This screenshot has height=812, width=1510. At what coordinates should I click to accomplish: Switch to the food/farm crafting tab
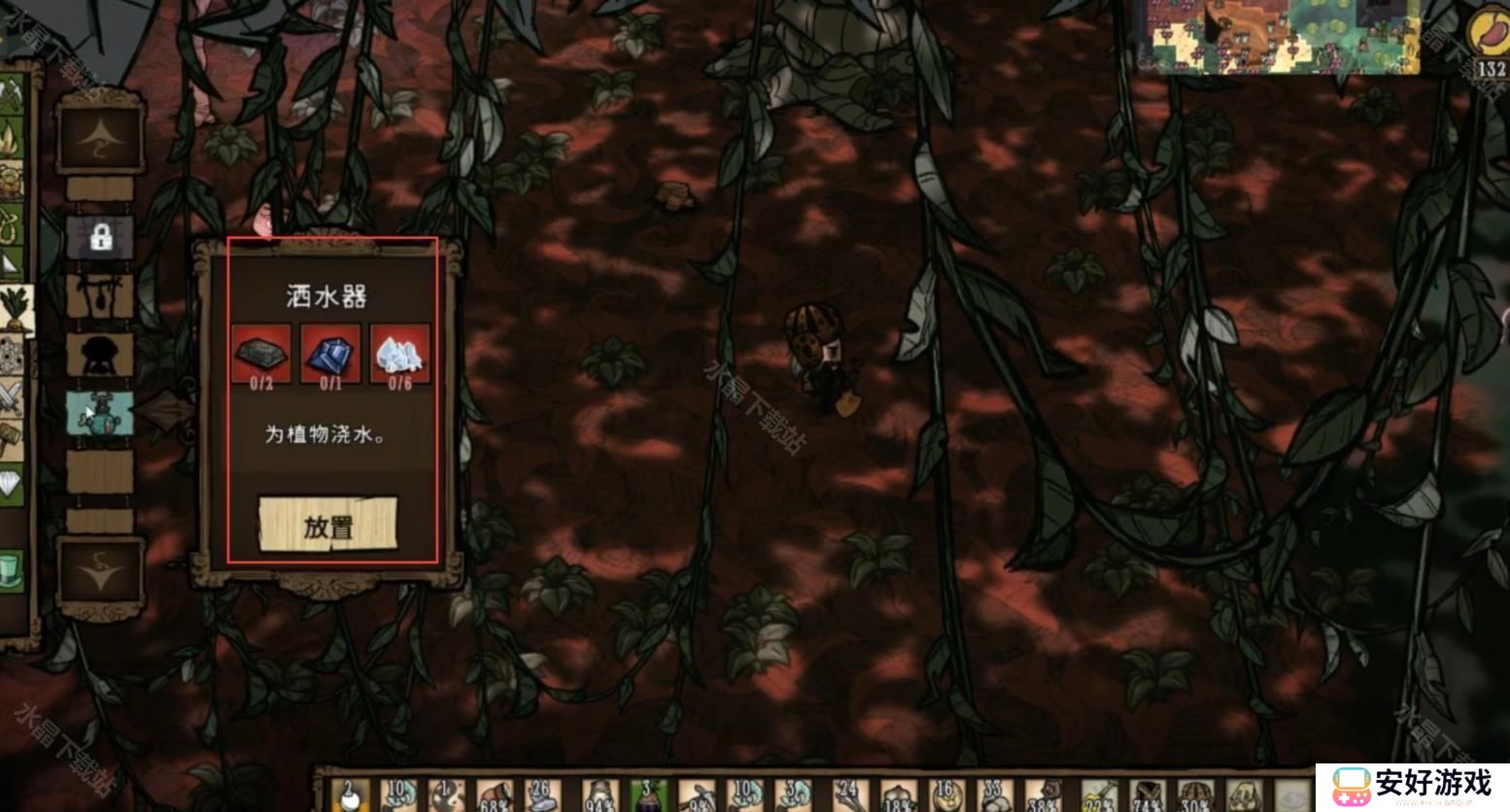[x=14, y=309]
